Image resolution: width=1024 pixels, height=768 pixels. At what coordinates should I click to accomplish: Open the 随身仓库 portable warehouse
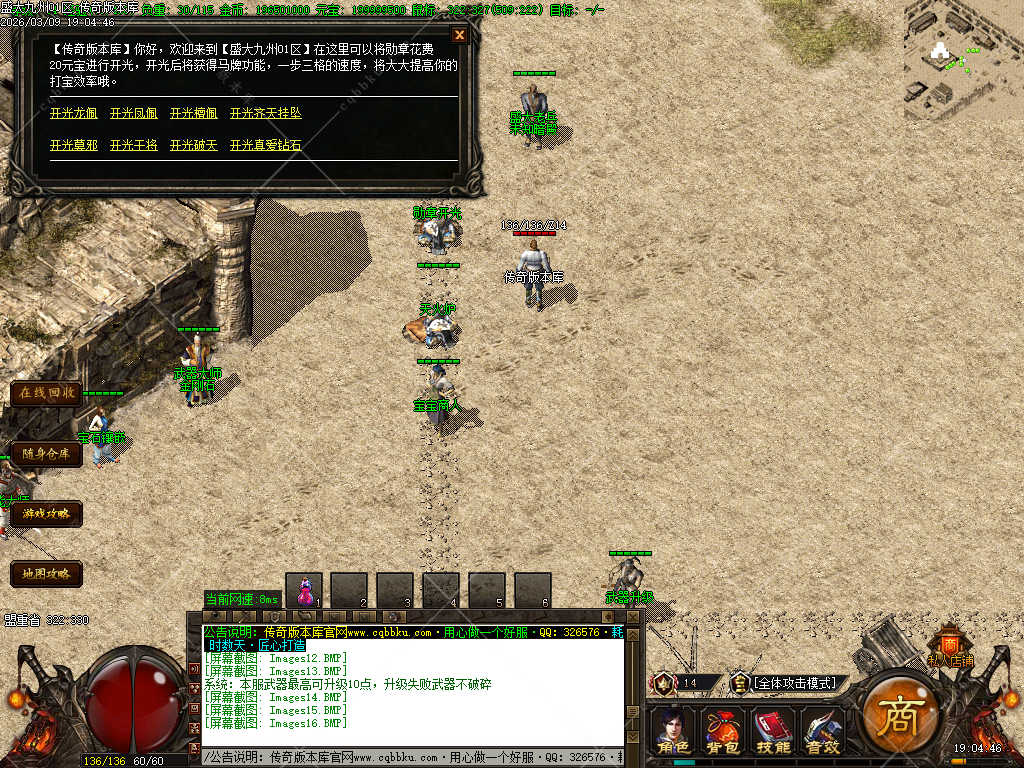pyautogui.click(x=46, y=454)
